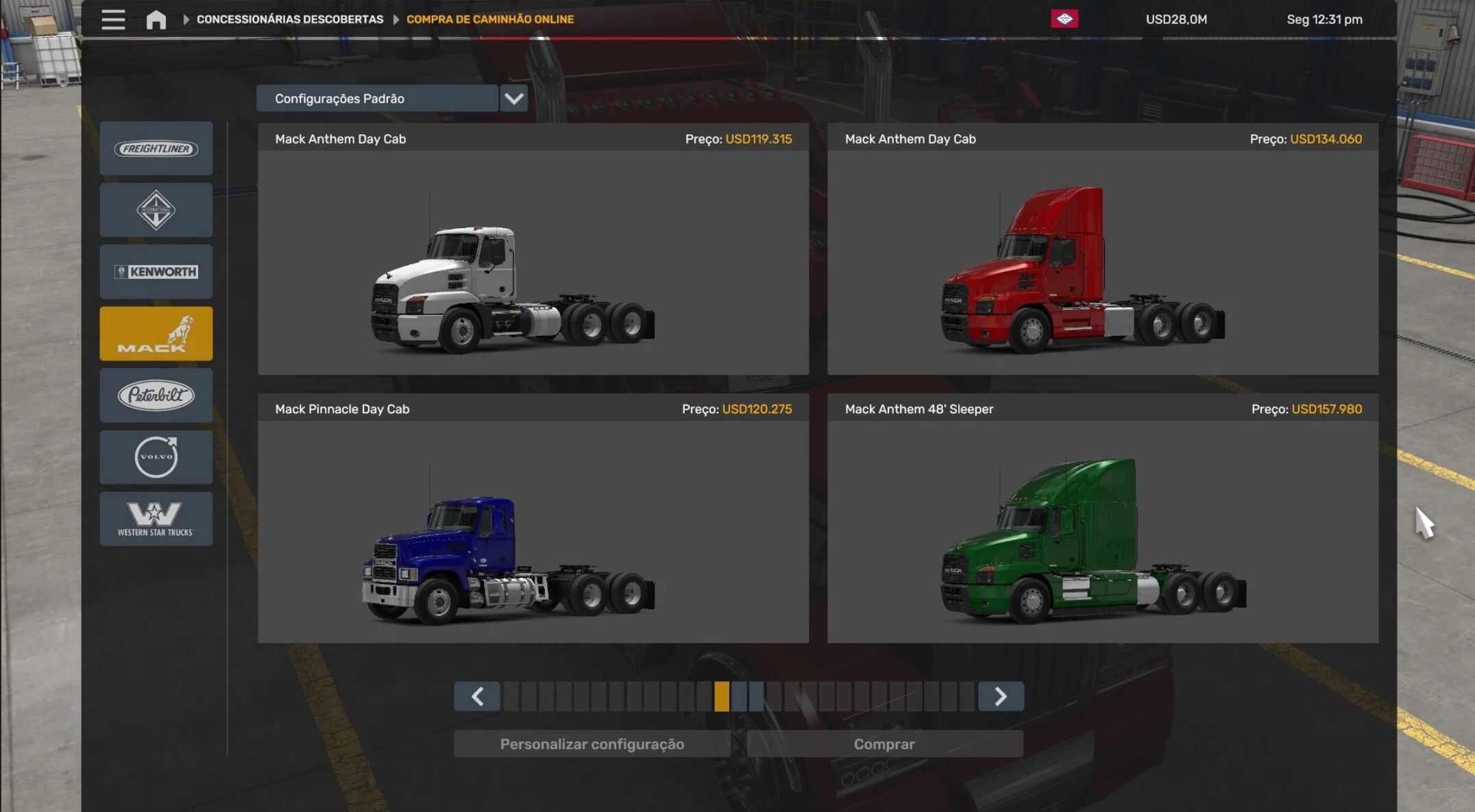Show Peterbilt trucks

(x=156, y=395)
